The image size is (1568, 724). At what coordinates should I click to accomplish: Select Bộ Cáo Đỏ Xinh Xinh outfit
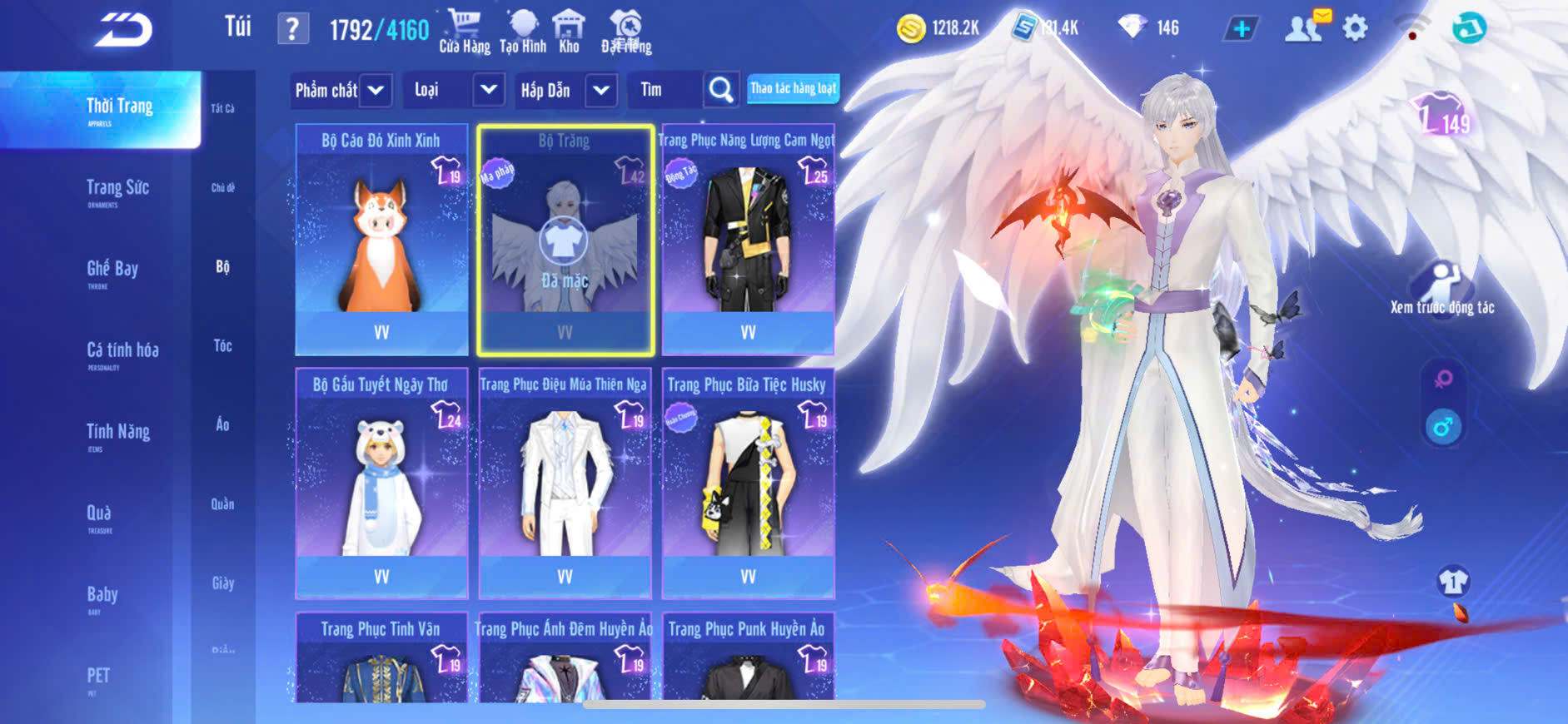(x=381, y=240)
